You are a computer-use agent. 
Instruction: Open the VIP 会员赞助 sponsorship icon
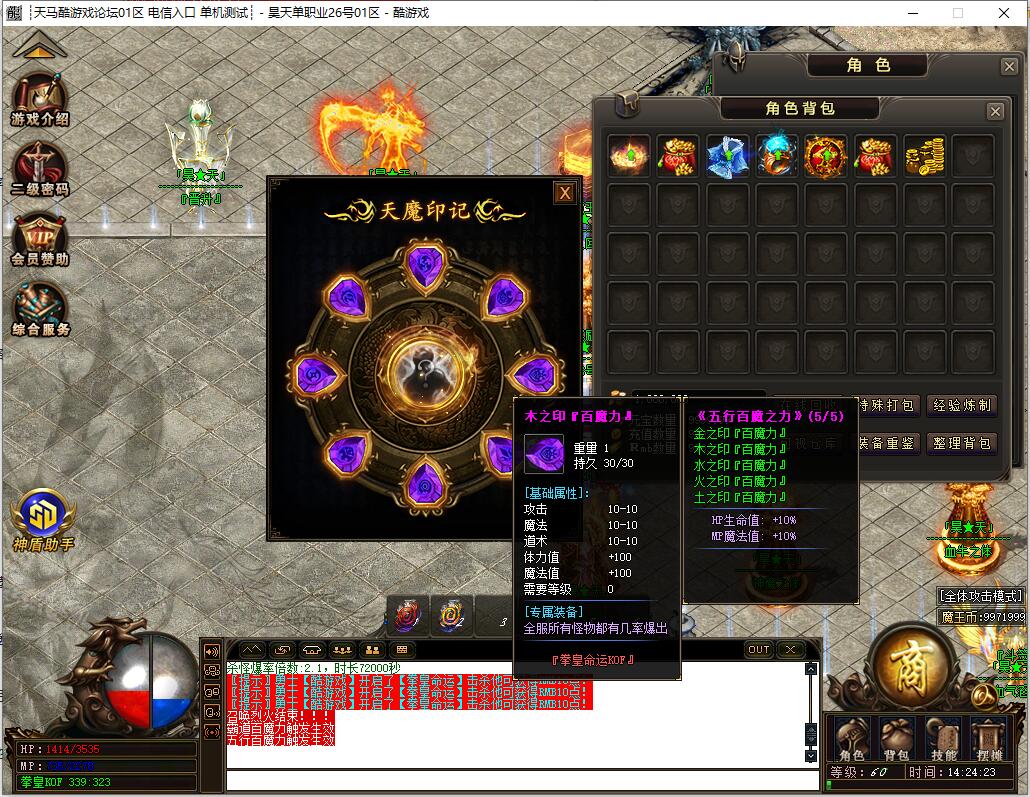(40, 238)
